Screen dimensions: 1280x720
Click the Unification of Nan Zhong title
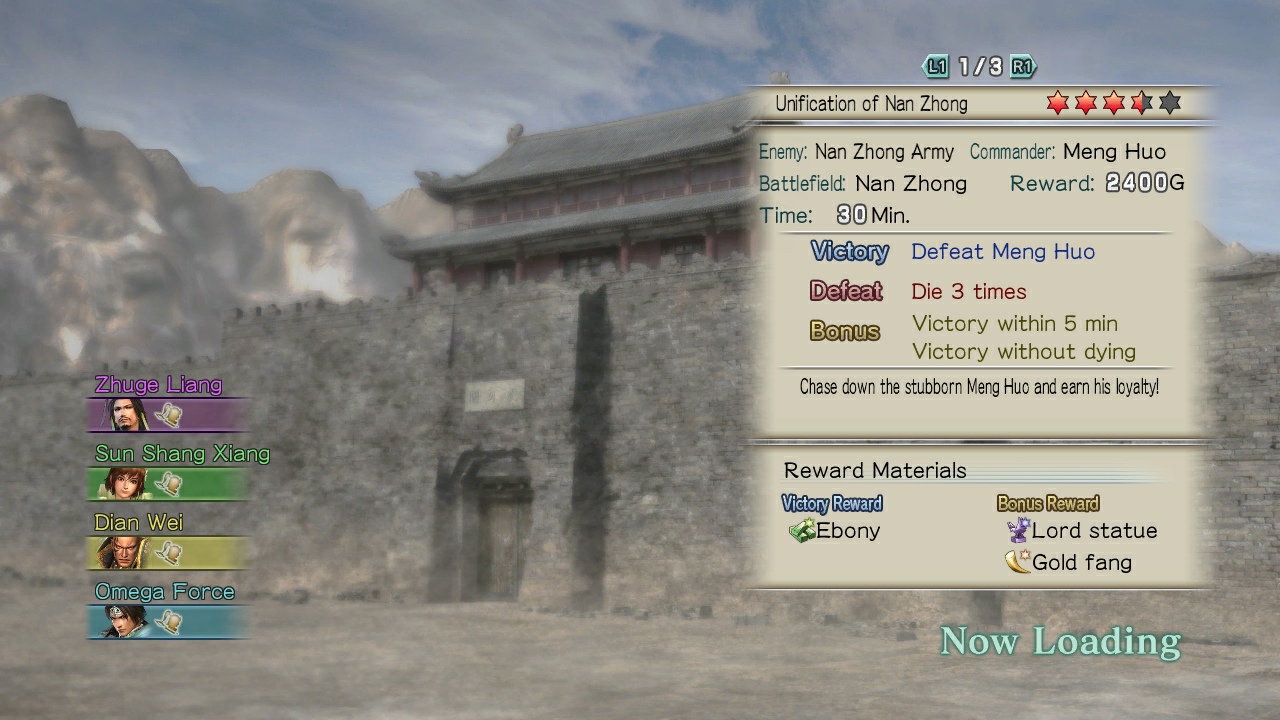tap(871, 103)
